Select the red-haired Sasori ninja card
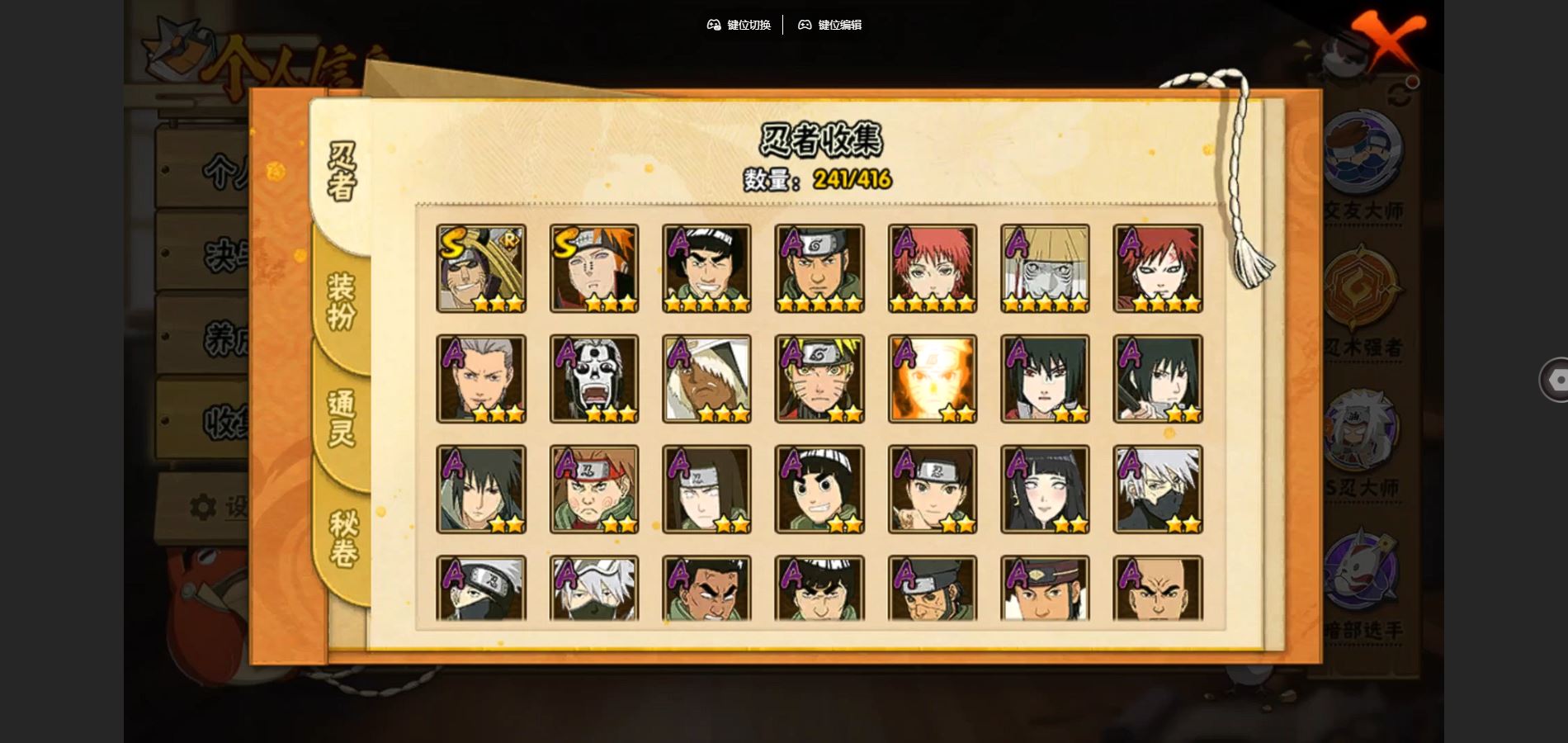 click(x=933, y=268)
